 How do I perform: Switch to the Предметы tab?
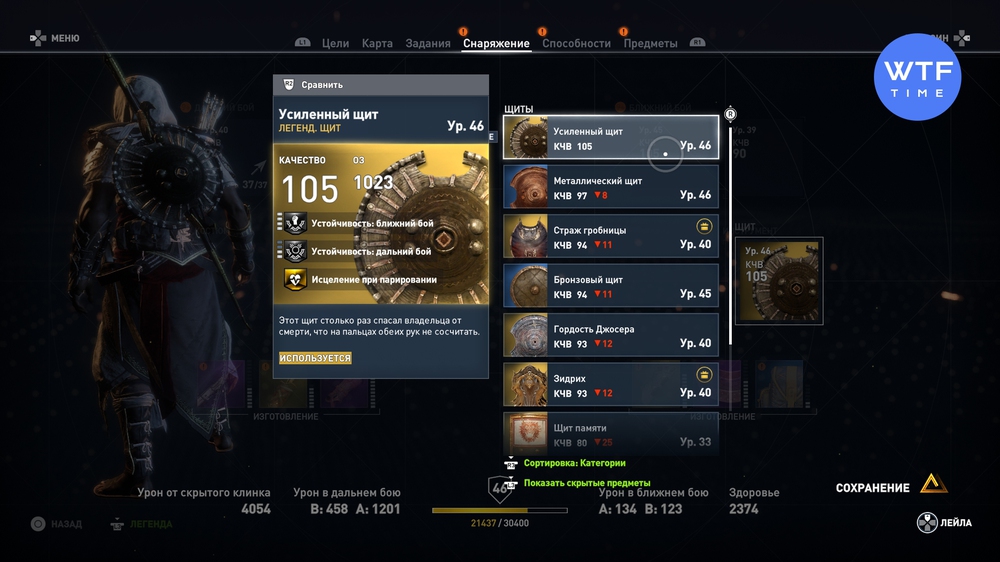[x=650, y=43]
